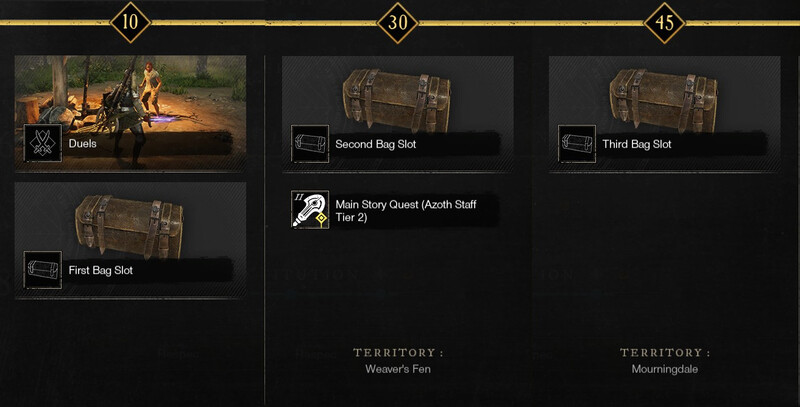Jump to the level 30 milestone
Screen dimensions: 800x407
pyautogui.click(x=398, y=20)
